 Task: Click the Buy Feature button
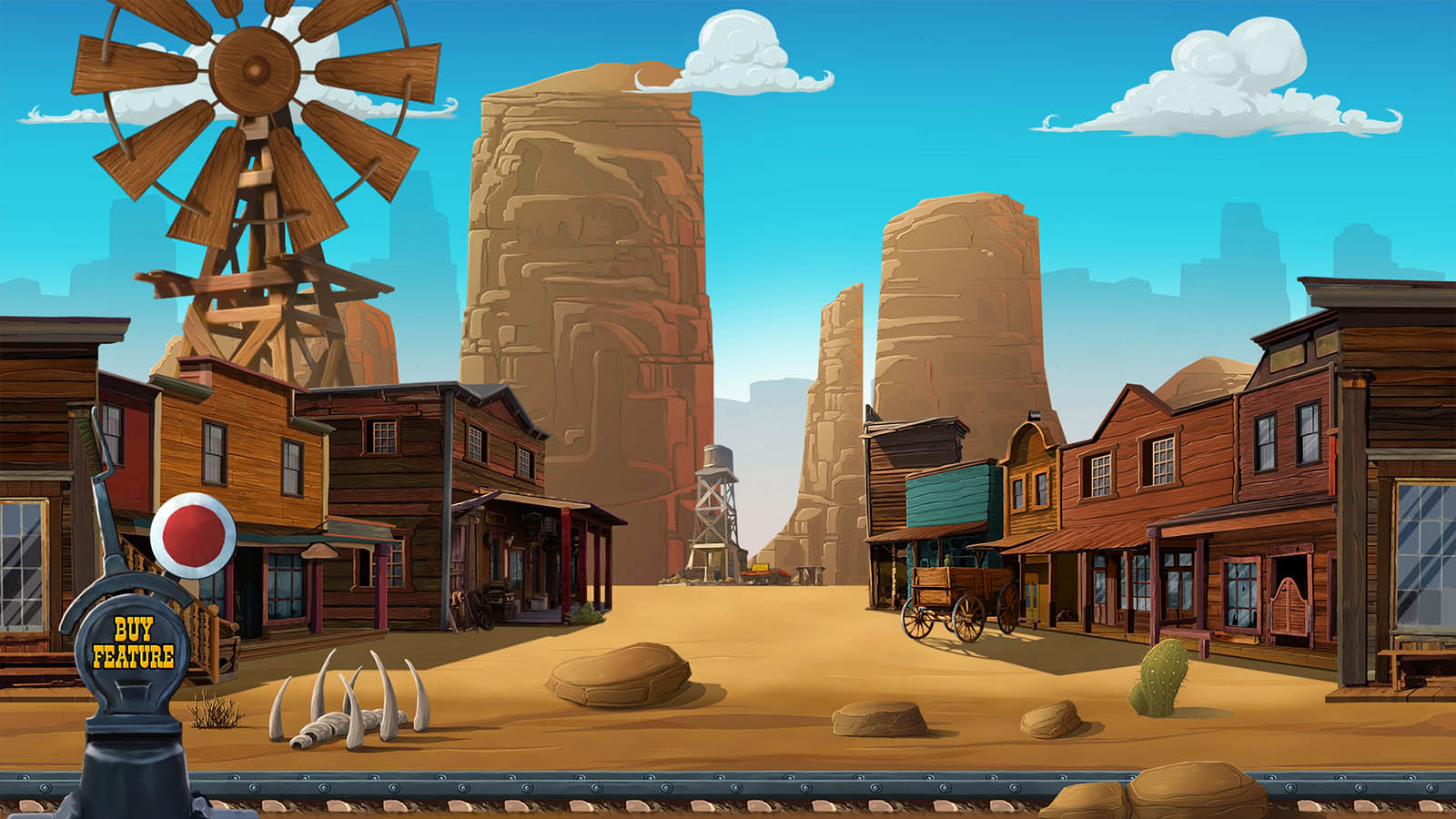(133, 643)
